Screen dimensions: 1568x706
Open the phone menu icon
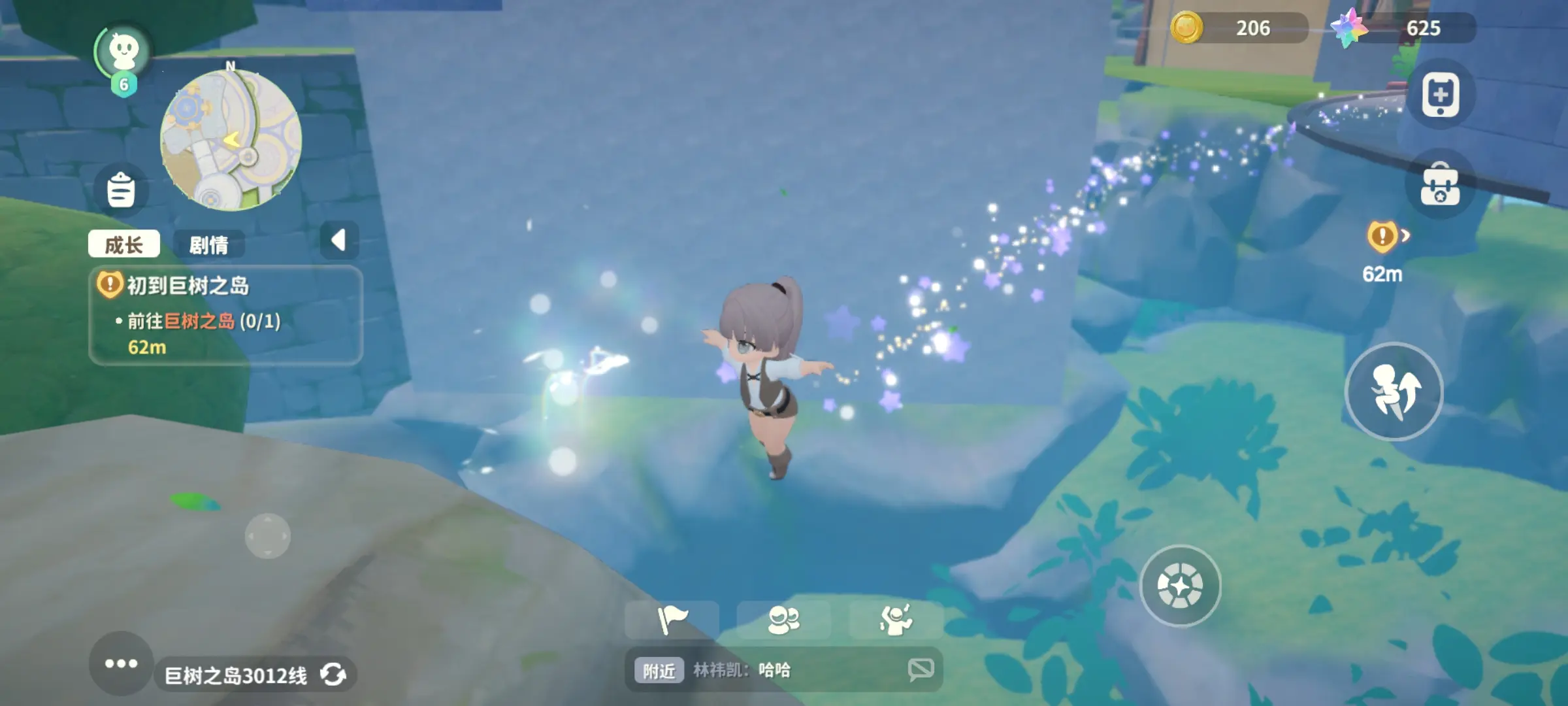pos(1440,95)
